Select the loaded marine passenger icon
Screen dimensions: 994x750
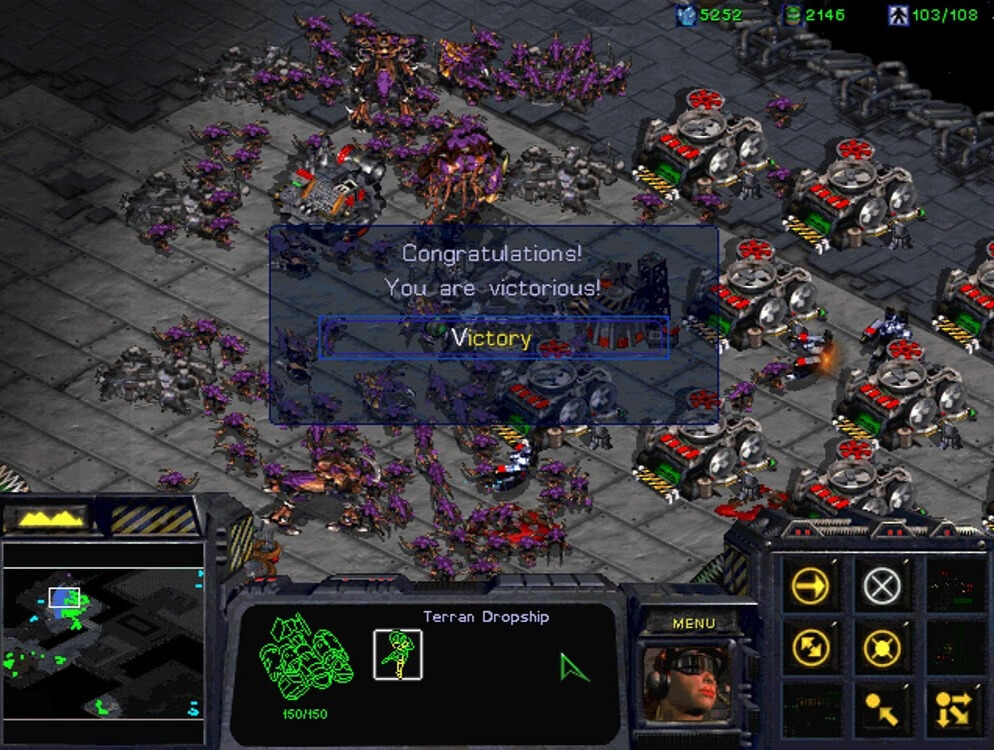(x=397, y=655)
